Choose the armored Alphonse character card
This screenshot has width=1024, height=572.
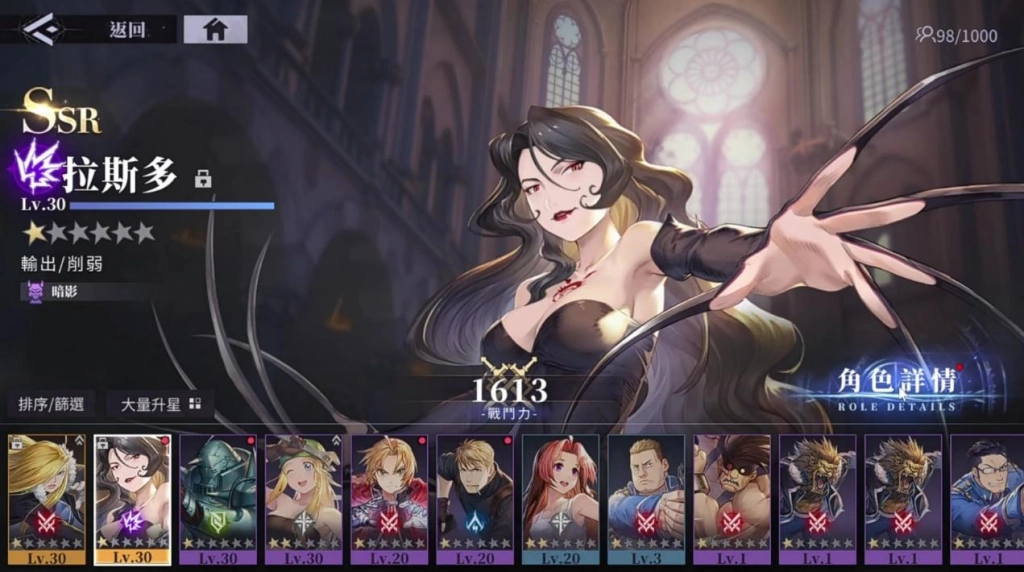coord(218,499)
